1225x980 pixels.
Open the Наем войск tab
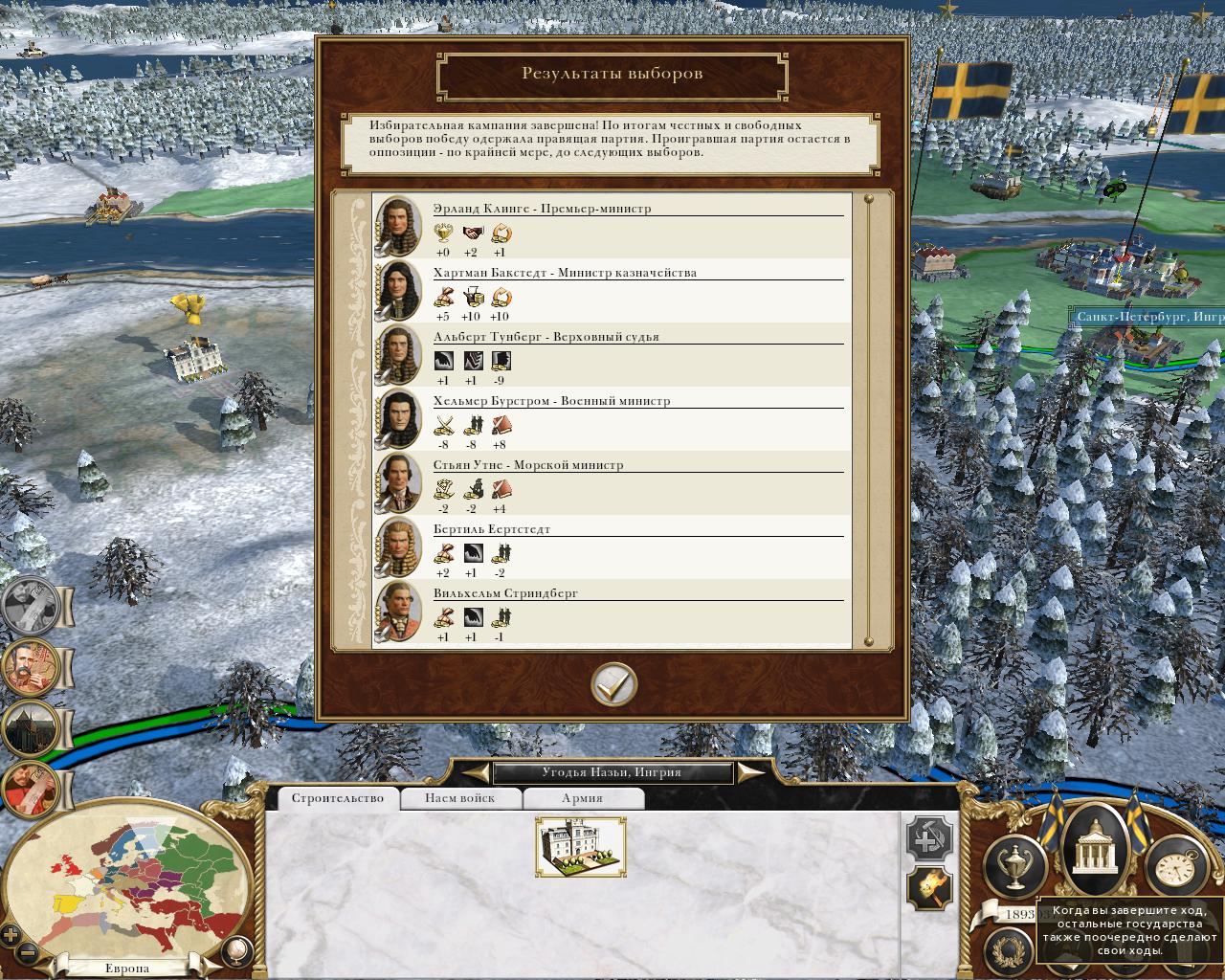(x=460, y=798)
